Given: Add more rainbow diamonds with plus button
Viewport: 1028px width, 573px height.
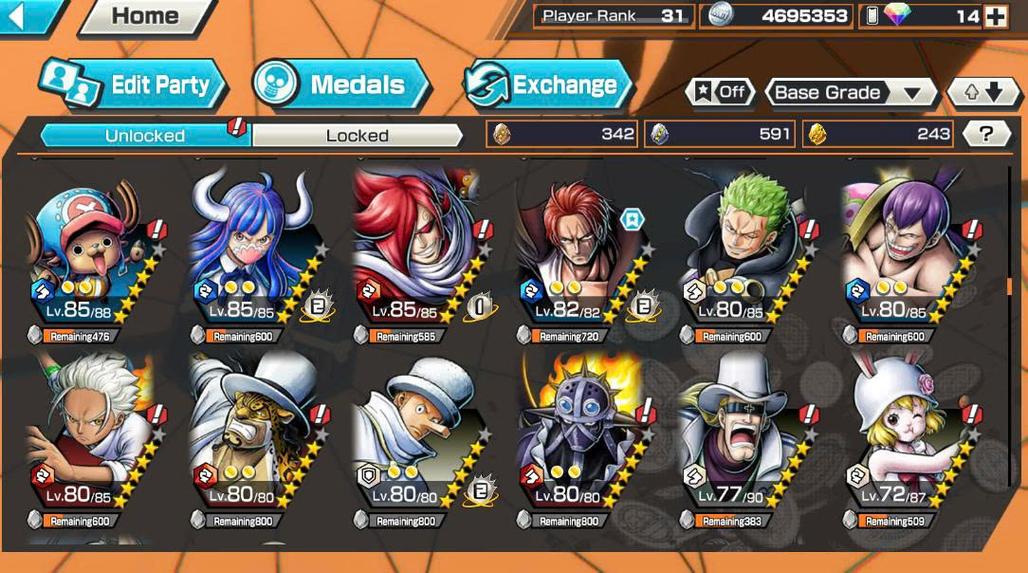Looking at the screenshot, I should coord(995,16).
